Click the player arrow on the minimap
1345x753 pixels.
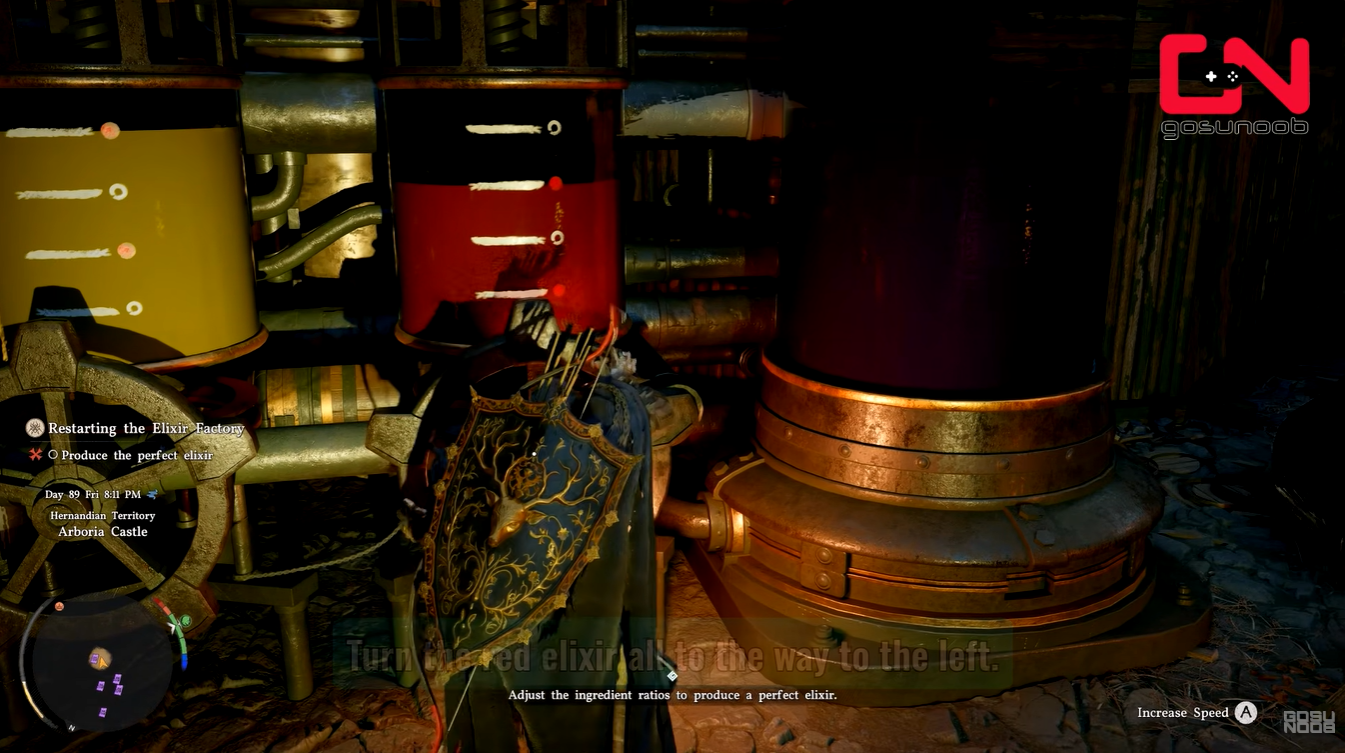(101, 663)
